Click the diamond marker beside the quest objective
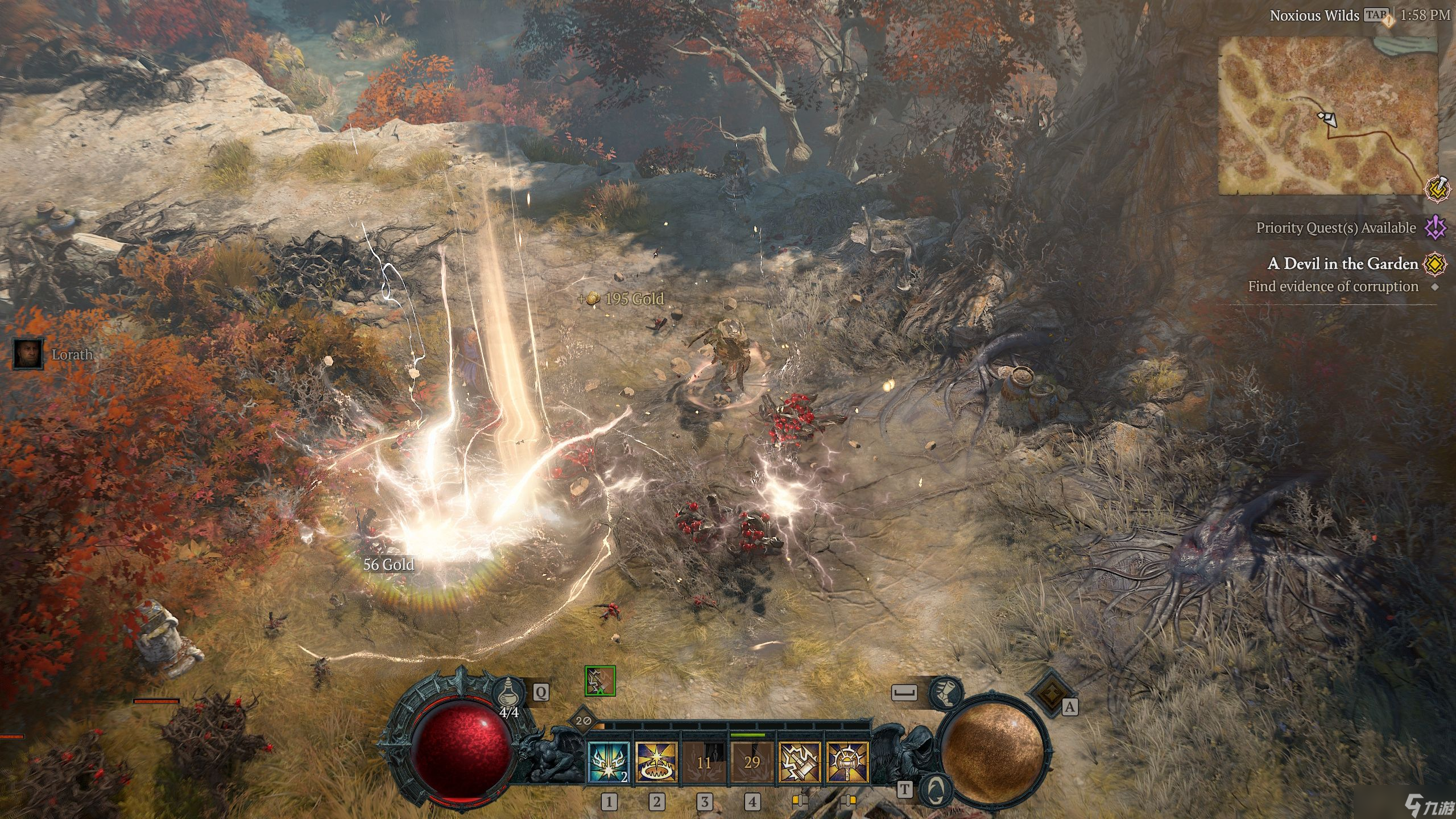The height and width of the screenshot is (819, 1456). [x=1434, y=287]
